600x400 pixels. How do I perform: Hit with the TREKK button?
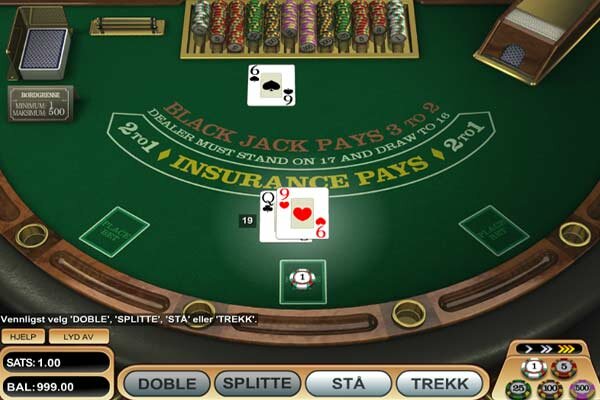click(439, 384)
